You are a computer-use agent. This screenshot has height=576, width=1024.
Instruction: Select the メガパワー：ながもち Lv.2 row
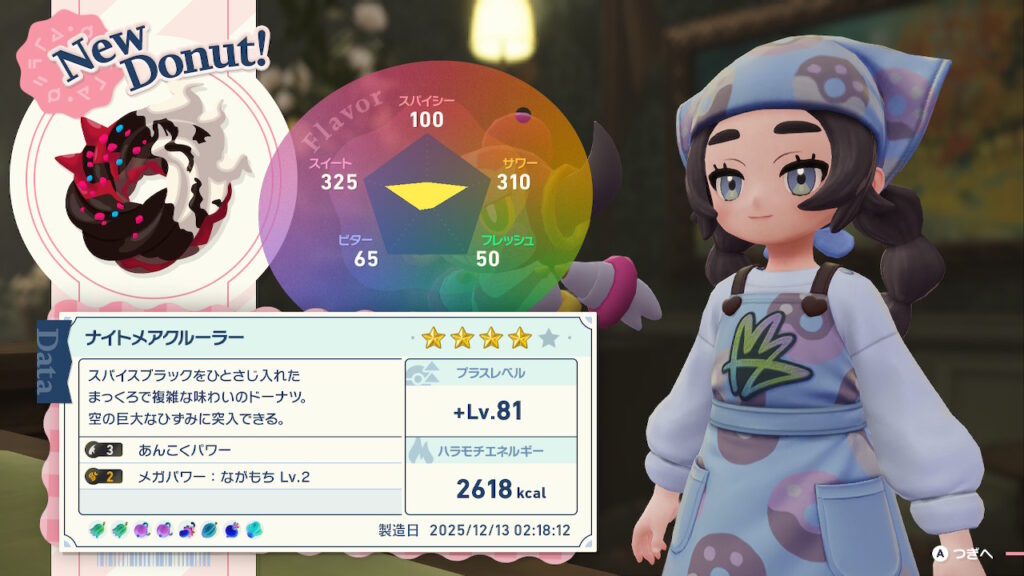(x=240, y=476)
